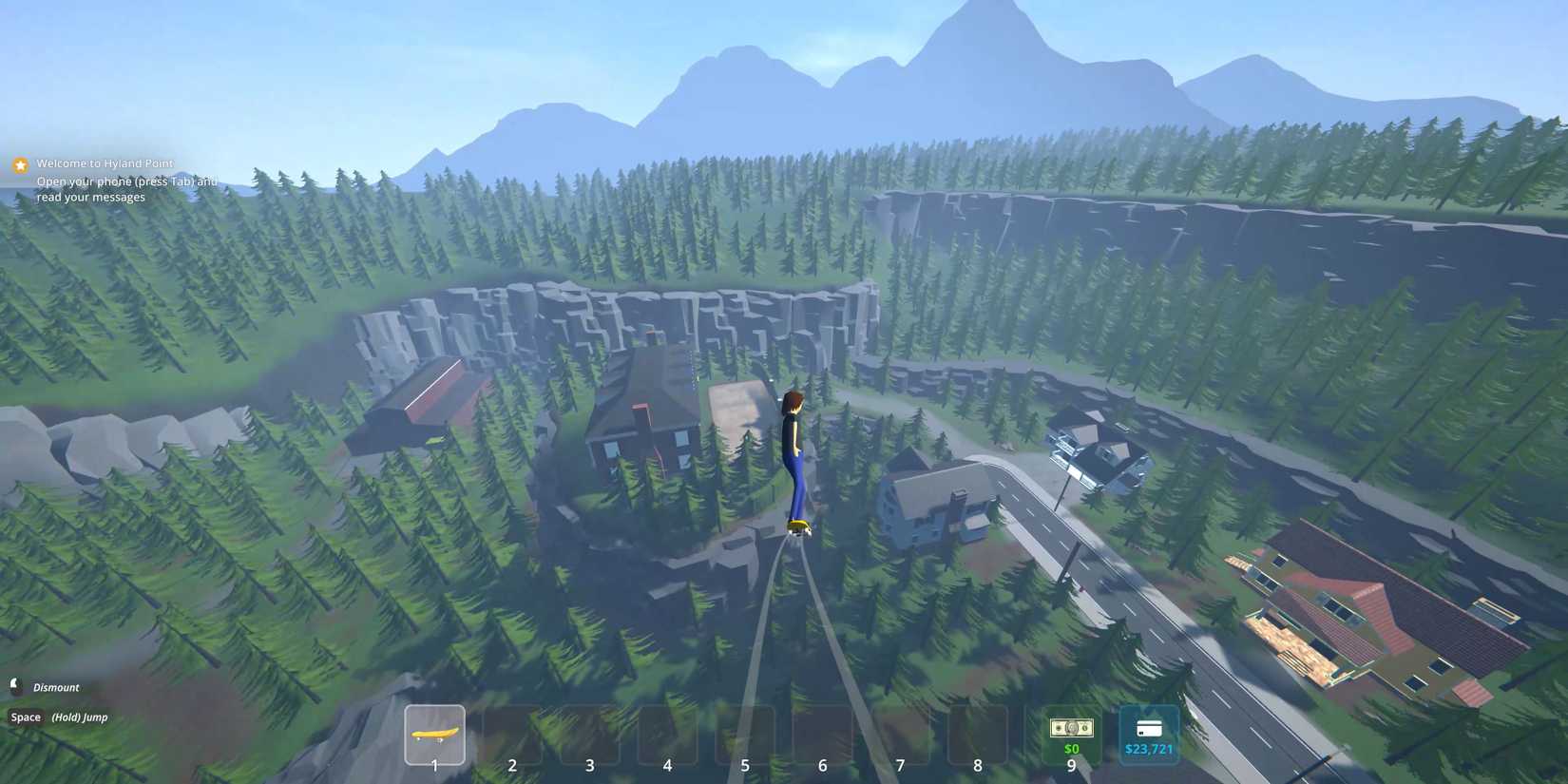Click the green $0 cash amount
The image size is (1568, 784).
pos(1071,748)
